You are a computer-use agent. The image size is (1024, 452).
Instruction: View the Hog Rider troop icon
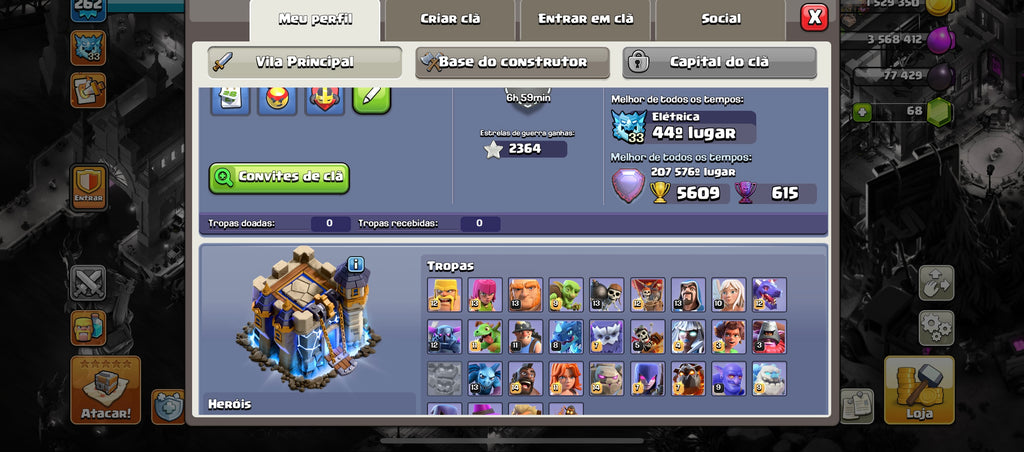pyautogui.click(x=525, y=379)
